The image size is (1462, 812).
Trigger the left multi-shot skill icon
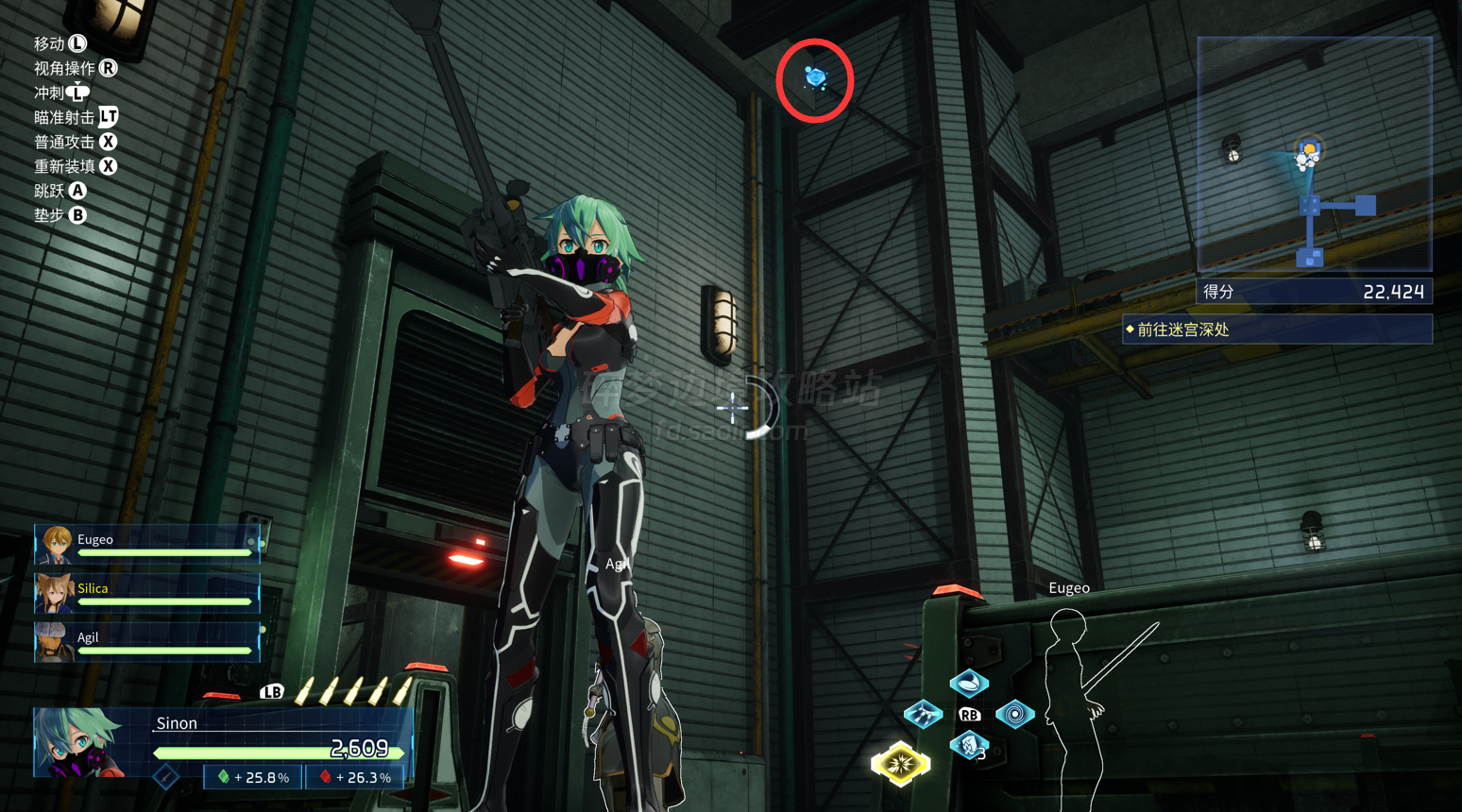pyautogui.click(x=923, y=715)
